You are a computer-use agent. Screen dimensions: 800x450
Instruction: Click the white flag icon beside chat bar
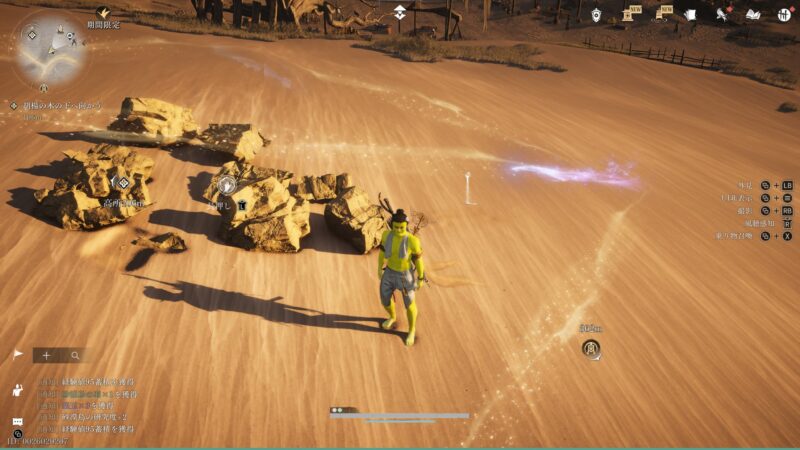(17, 354)
